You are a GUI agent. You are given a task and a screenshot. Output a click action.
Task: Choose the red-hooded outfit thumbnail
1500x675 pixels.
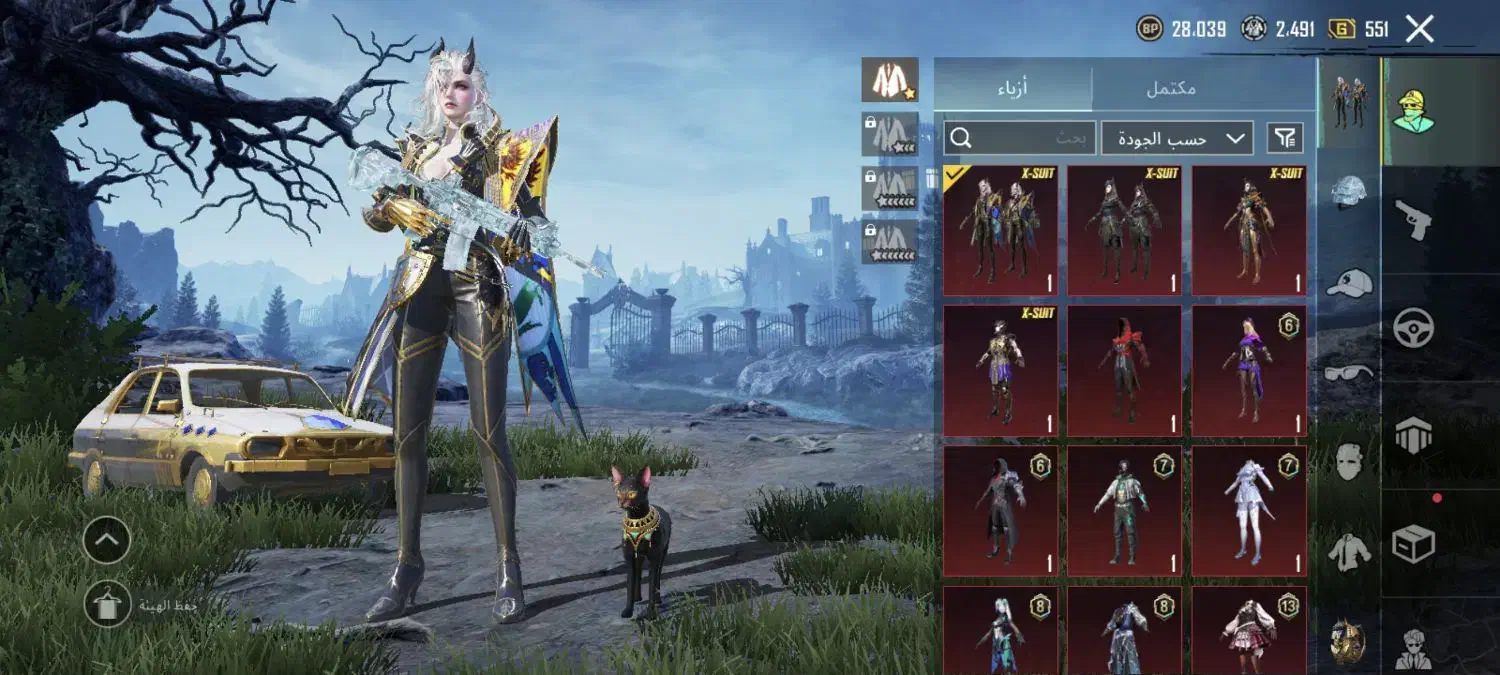point(1124,371)
